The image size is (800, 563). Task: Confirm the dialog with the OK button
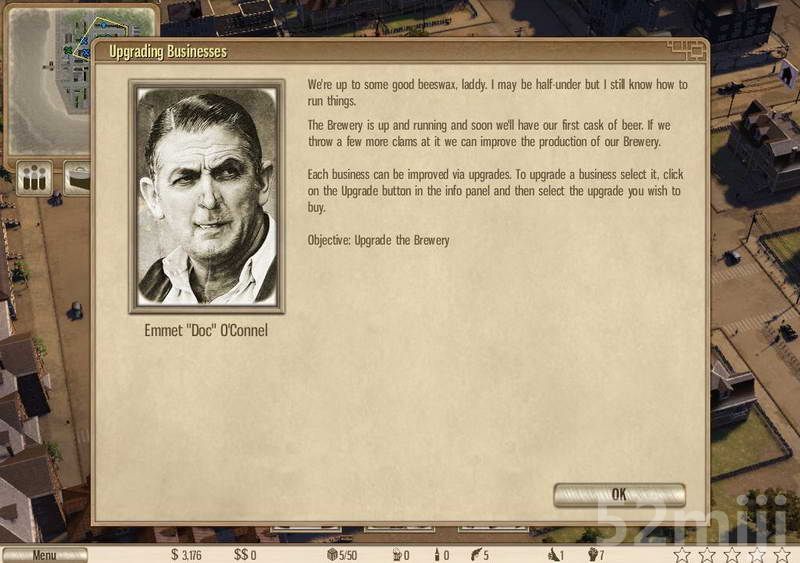619,494
